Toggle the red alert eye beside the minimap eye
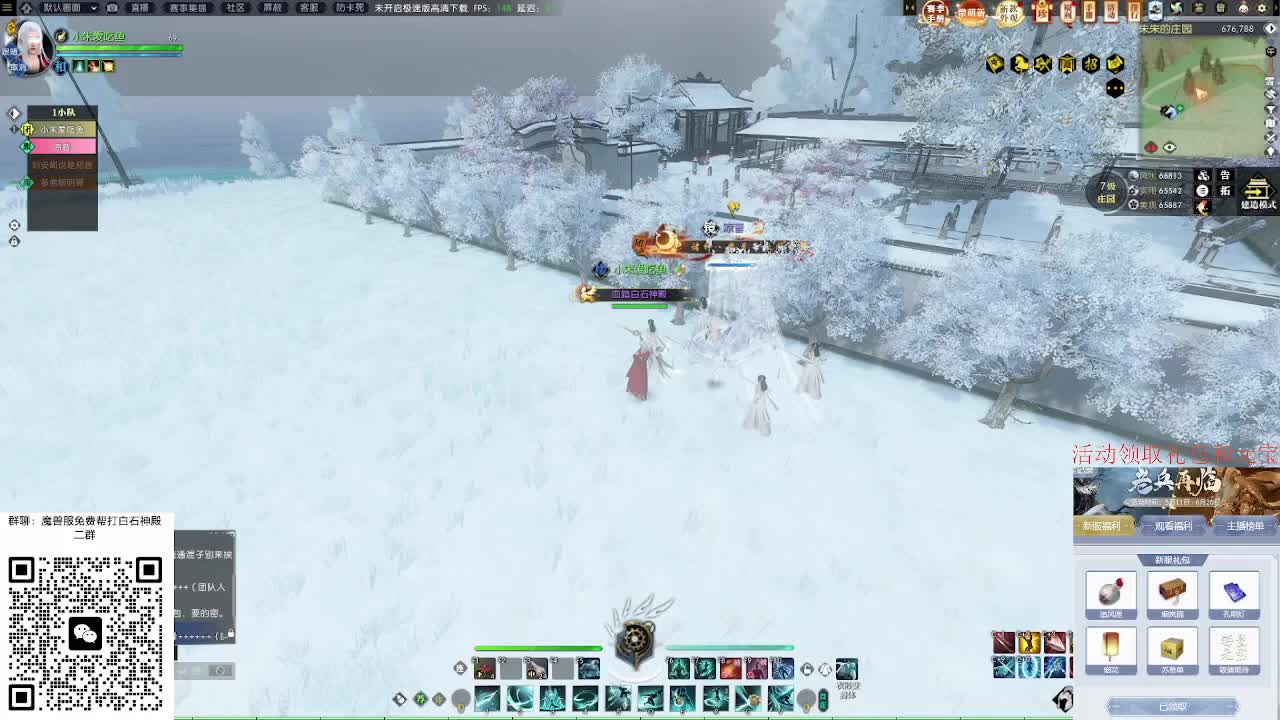This screenshot has height=720, width=1280. click(1151, 147)
